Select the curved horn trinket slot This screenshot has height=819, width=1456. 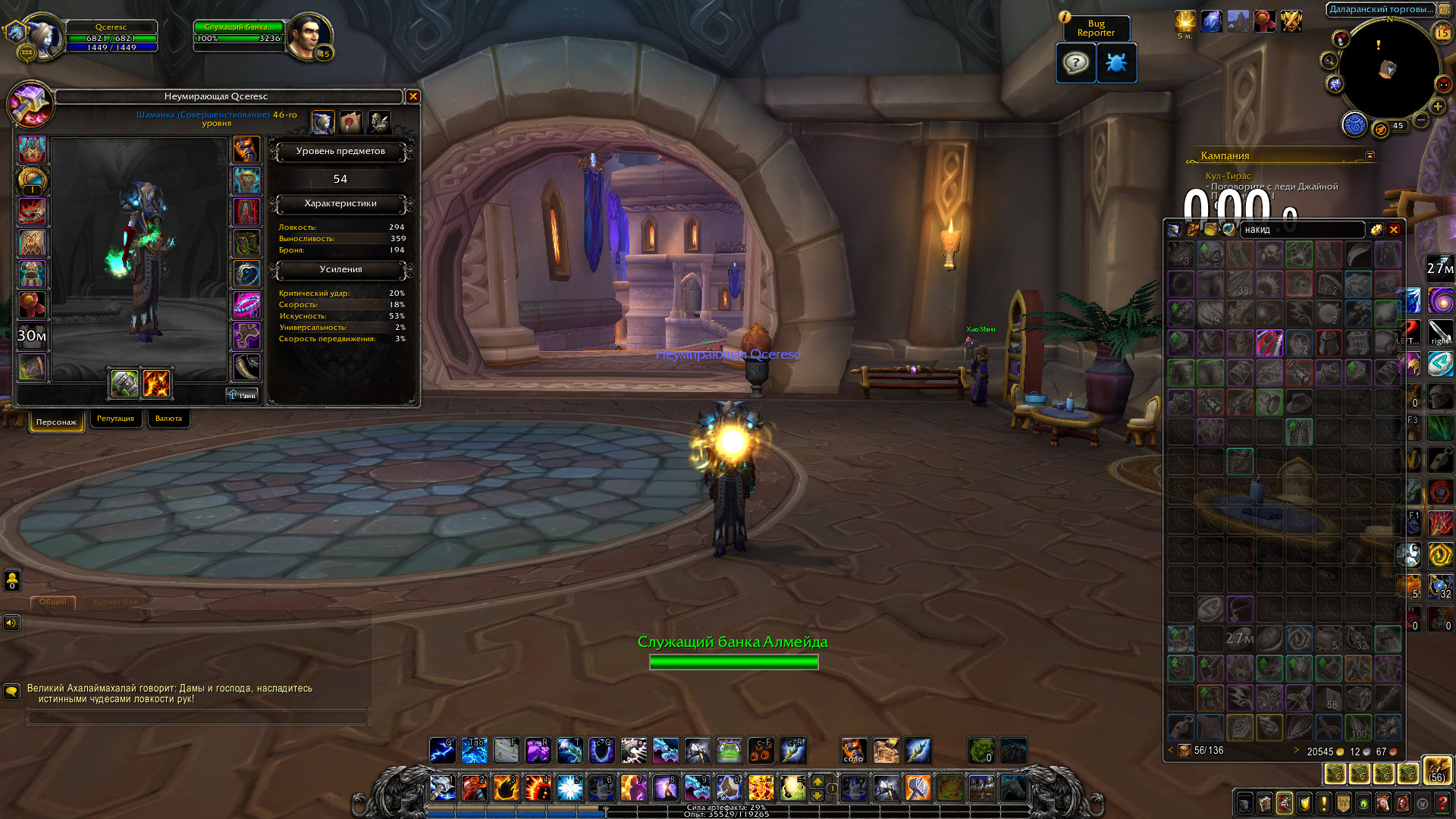click(x=246, y=367)
